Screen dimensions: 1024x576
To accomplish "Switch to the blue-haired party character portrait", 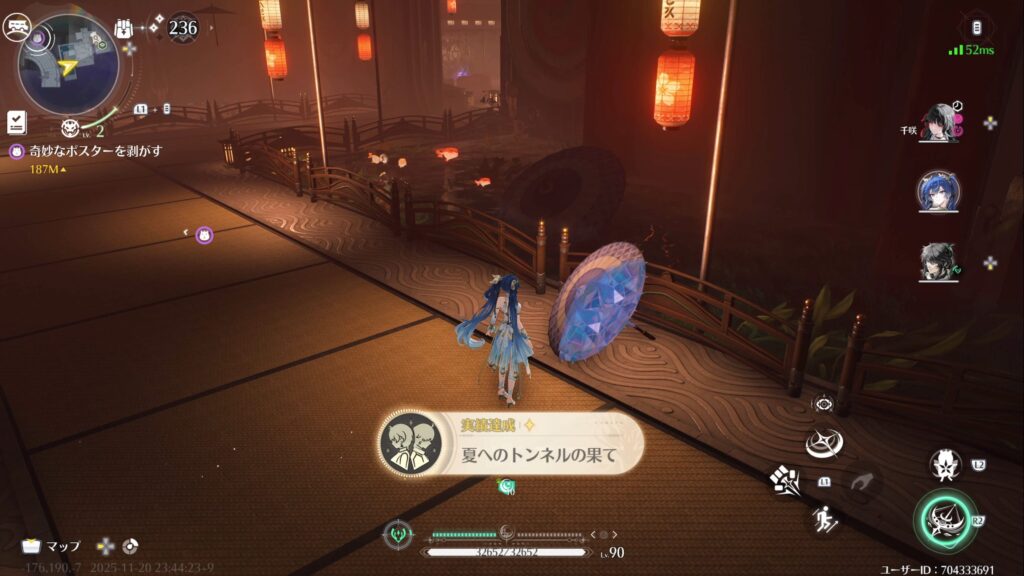I will point(938,191).
